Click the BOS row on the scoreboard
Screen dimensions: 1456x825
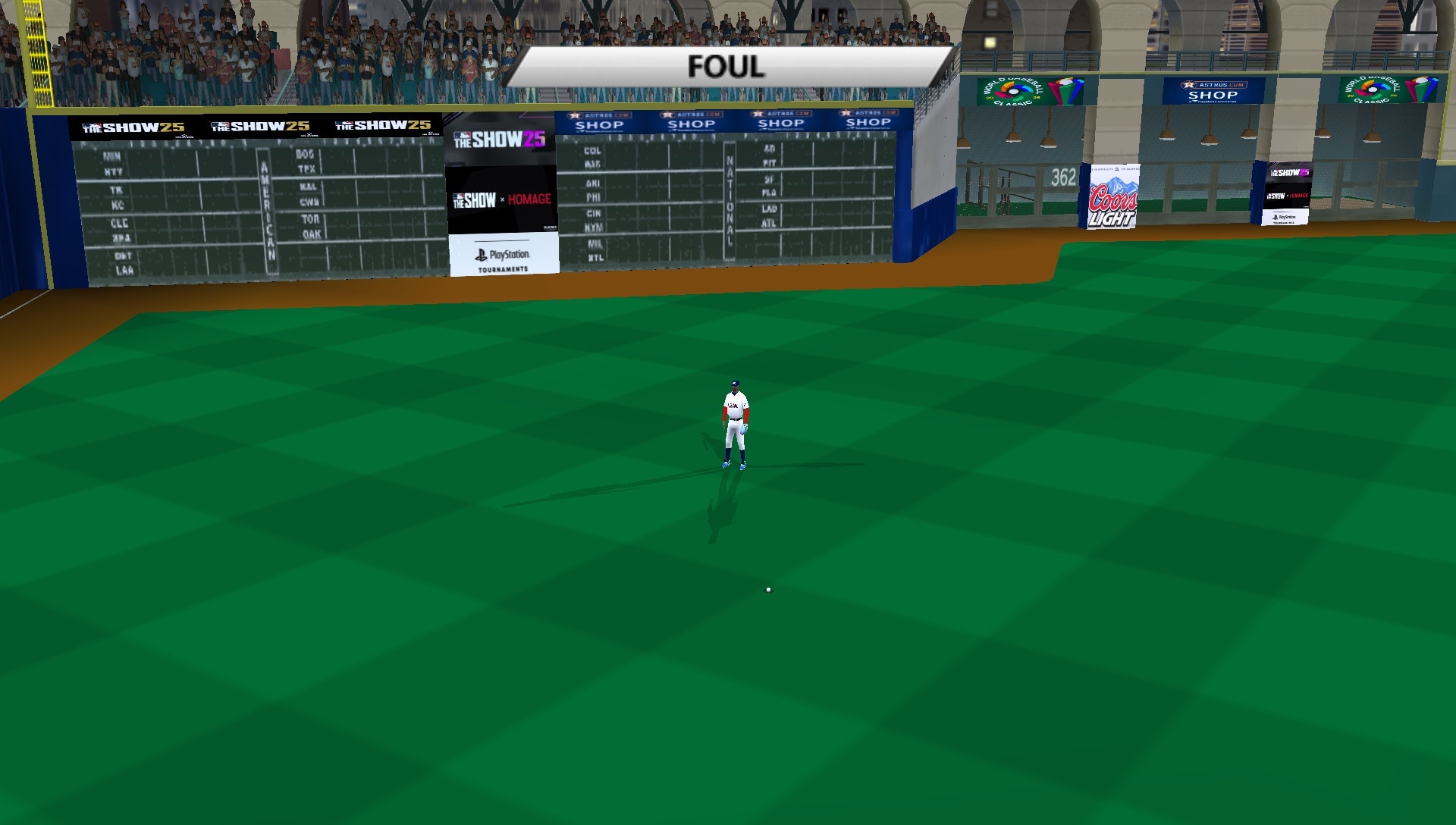(303, 152)
